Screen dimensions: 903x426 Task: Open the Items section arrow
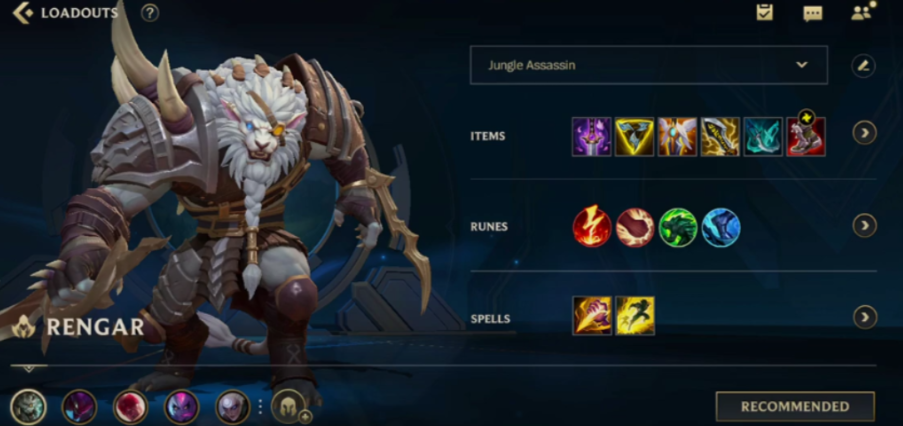coord(864,133)
